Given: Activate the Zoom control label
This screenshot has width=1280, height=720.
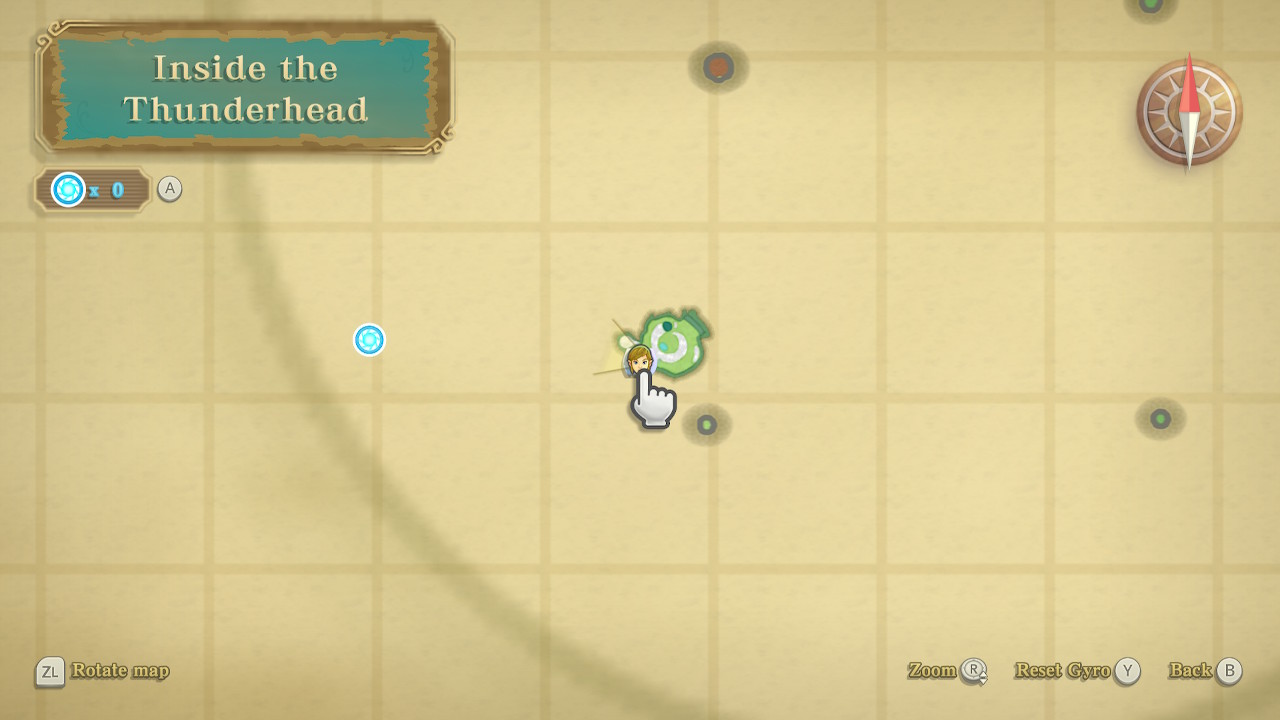Looking at the screenshot, I should (946, 671).
